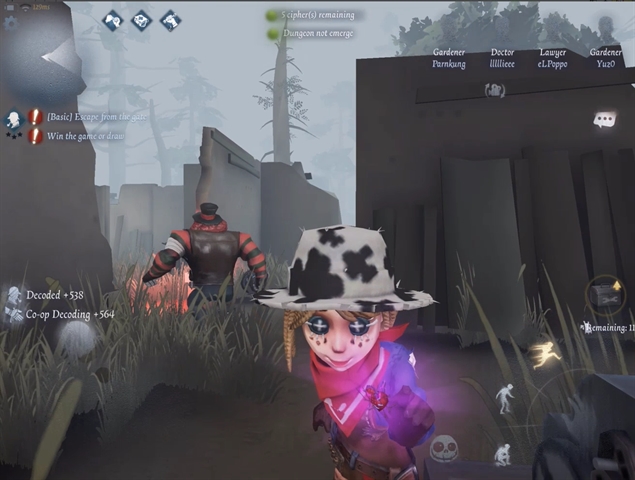
Task: Tap the skull emote button
Action: (444, 447)
